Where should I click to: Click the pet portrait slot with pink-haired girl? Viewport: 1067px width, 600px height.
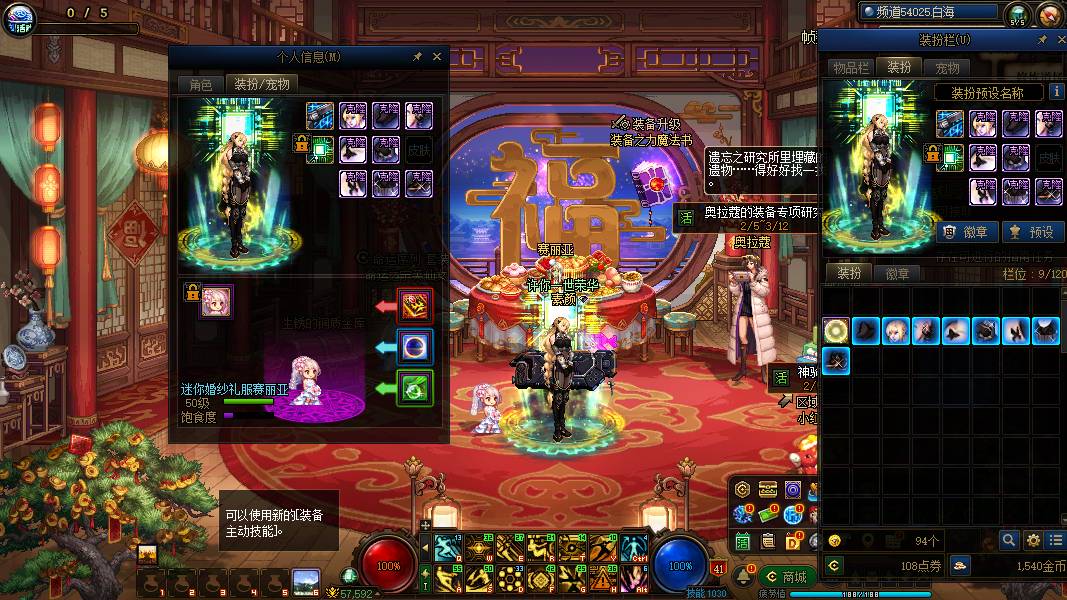coord(217,301)
